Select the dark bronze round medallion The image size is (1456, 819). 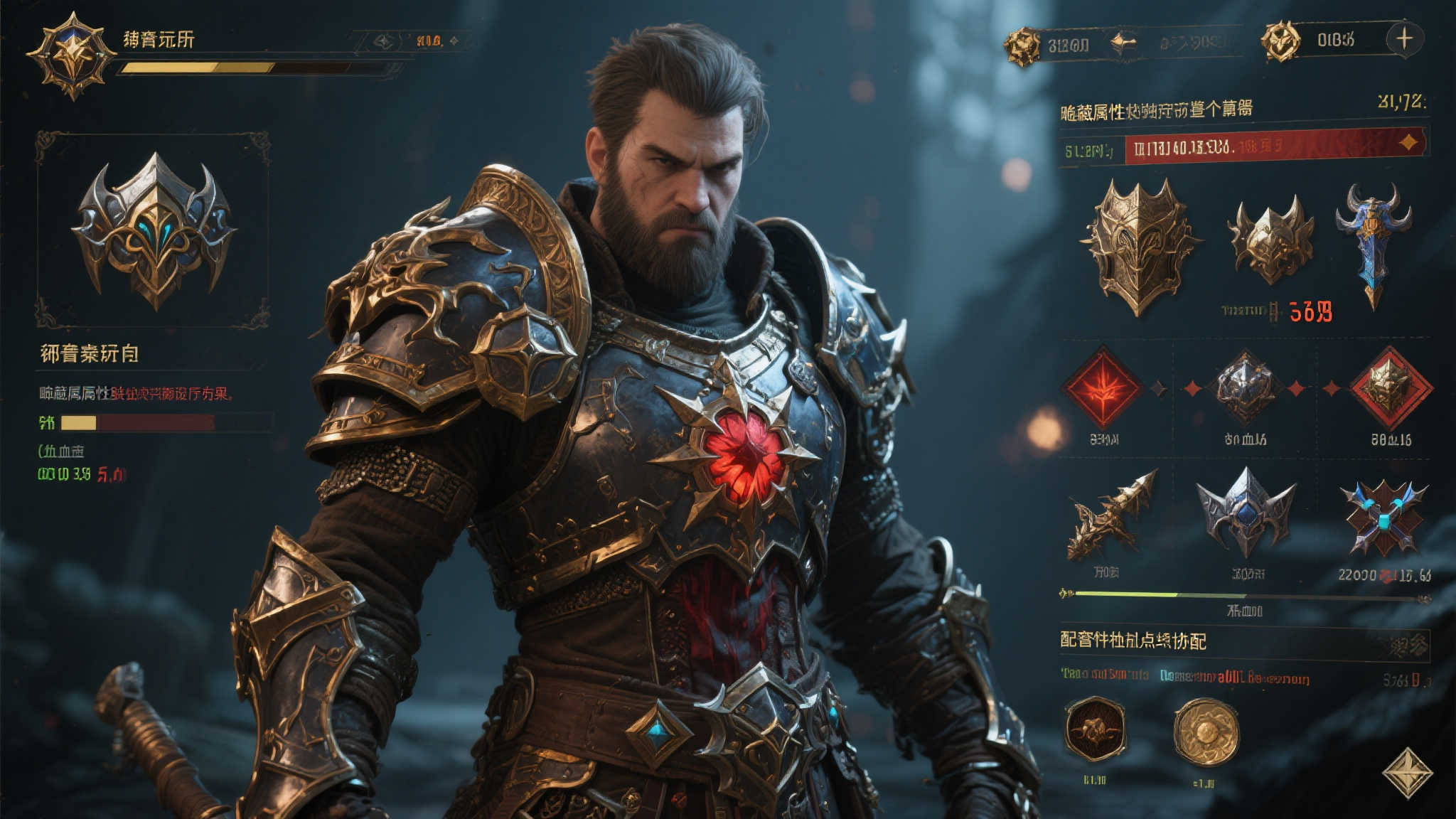1095,729
